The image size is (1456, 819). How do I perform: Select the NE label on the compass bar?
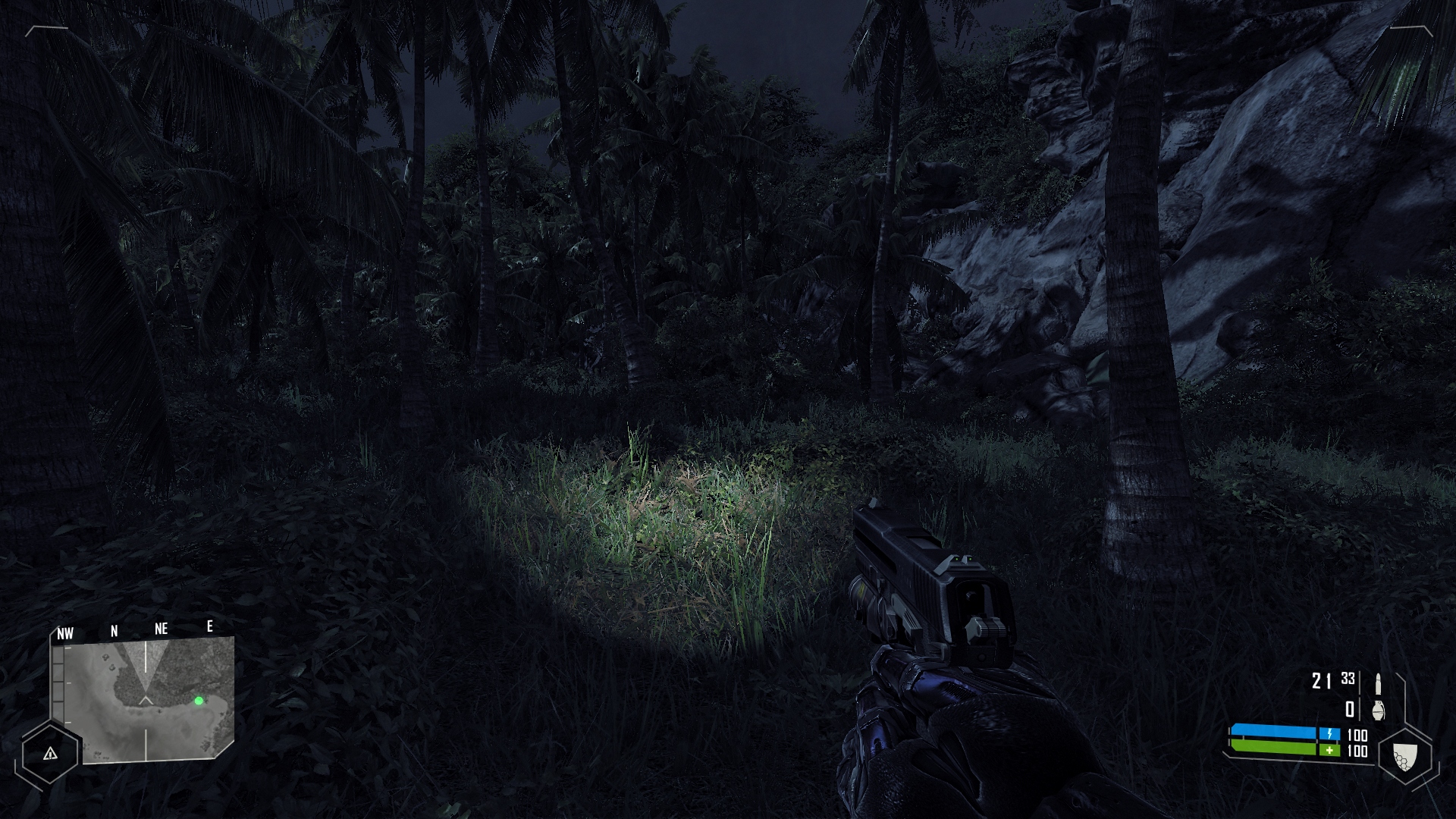click(x=161, y=628)
